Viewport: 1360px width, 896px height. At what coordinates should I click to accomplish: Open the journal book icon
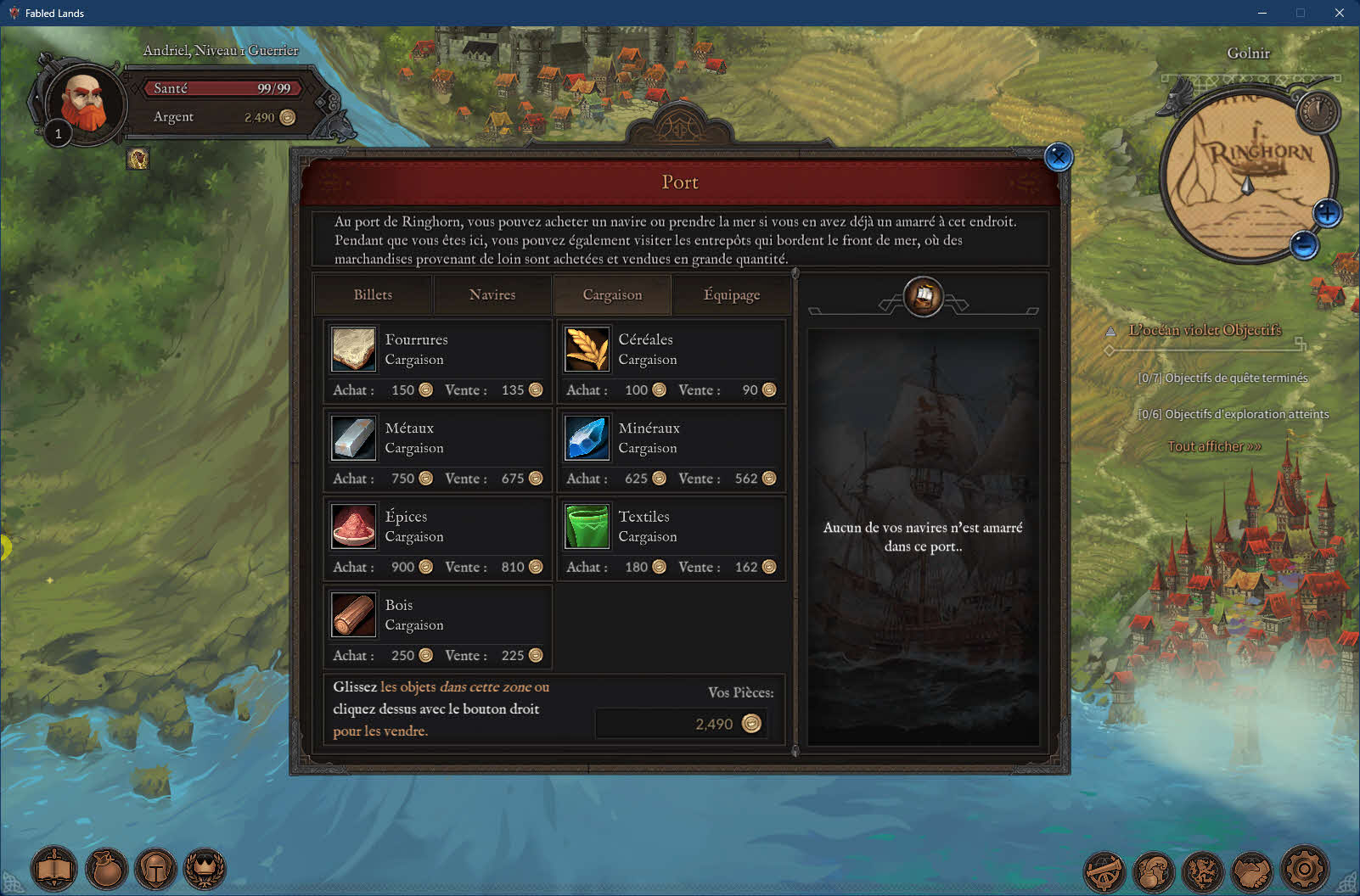coord(54,870)
